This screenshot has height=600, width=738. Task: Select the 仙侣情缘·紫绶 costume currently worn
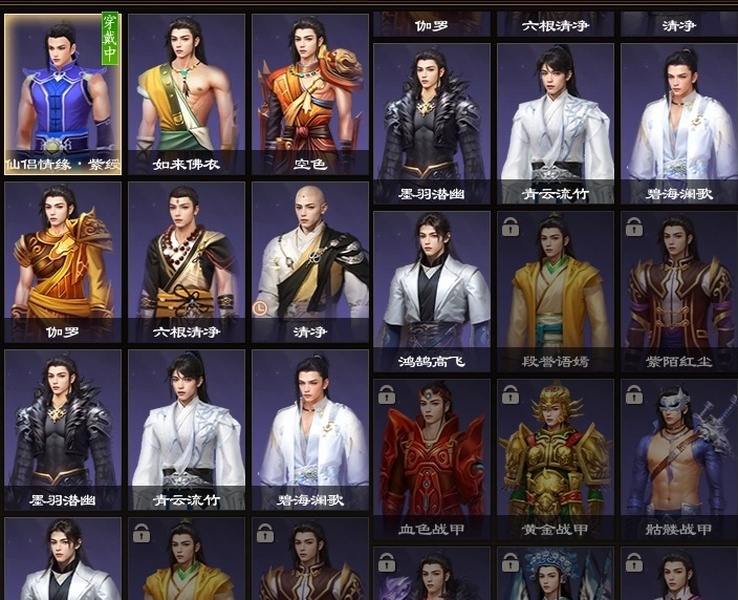point(63,94)
